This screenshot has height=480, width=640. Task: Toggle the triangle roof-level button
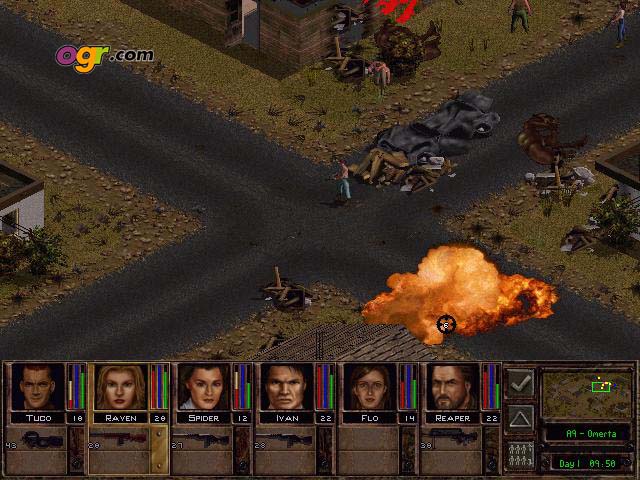(x=520, y=417)
